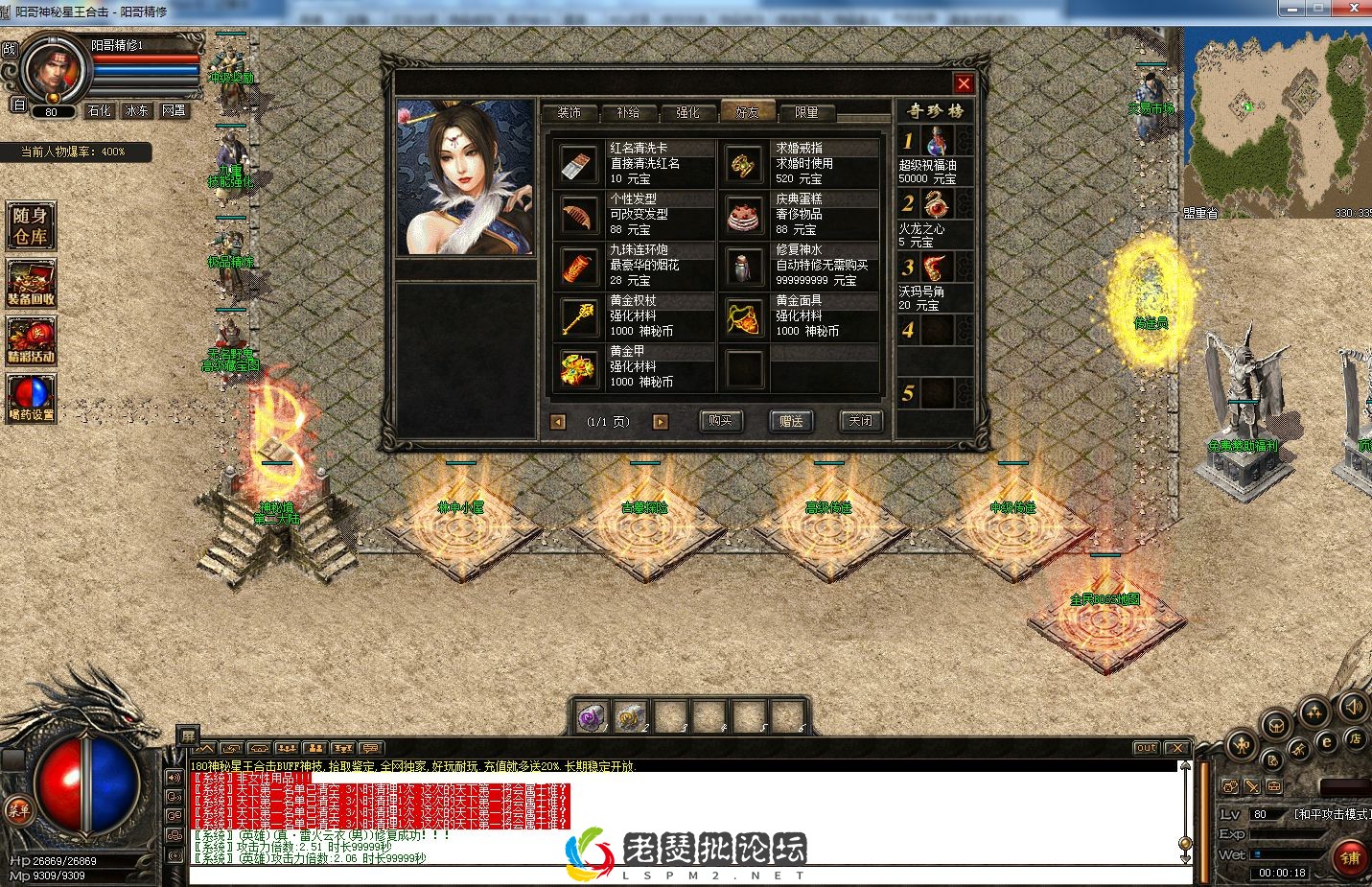Image resolution: width=1372 pixels, height=887 pixels.
Task: Open the 精彩活动 events panel
Action: point(30,341)
